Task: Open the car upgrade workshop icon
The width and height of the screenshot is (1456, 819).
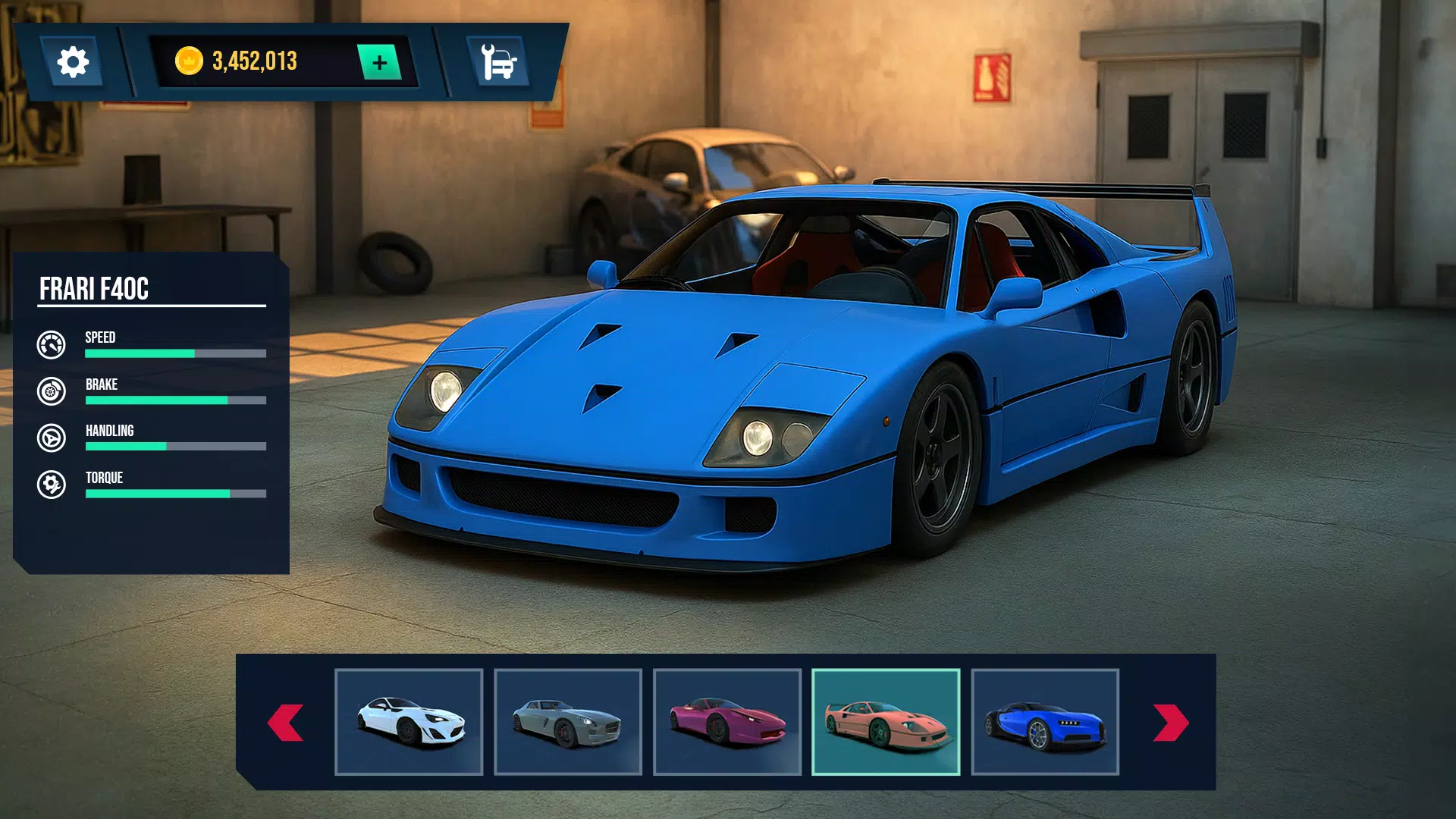Action: click(498, 62)
